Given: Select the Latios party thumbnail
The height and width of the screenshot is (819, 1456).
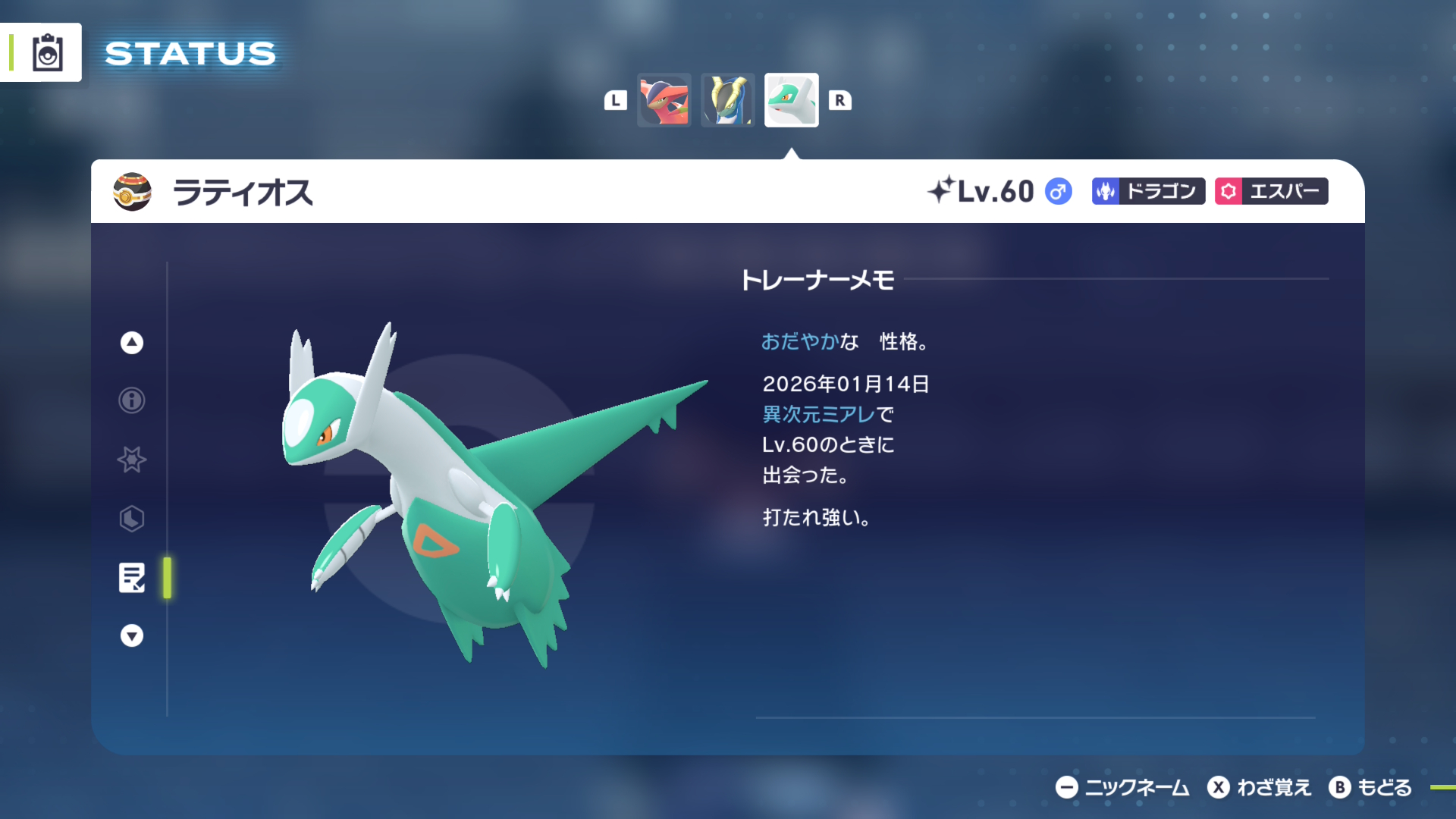Looking at the screenshot, I should (x=791, y=100).
